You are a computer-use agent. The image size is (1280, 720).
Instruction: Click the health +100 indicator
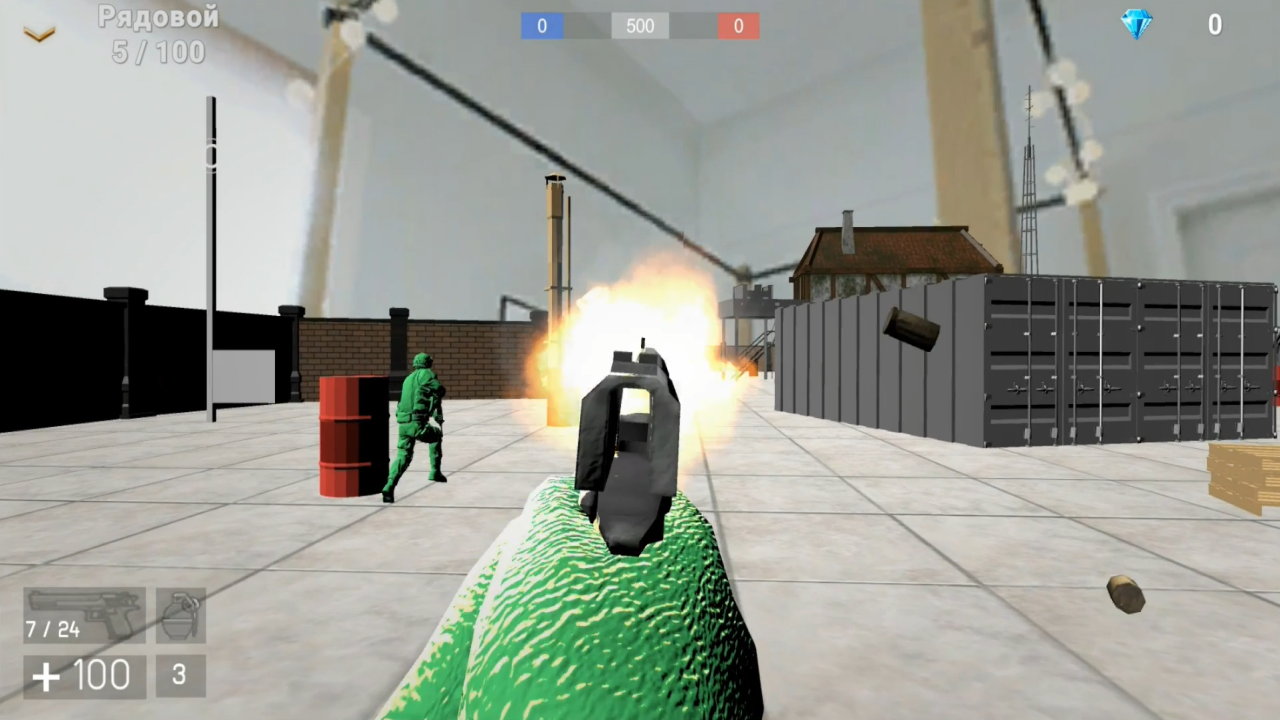click(x=83, y=675)
